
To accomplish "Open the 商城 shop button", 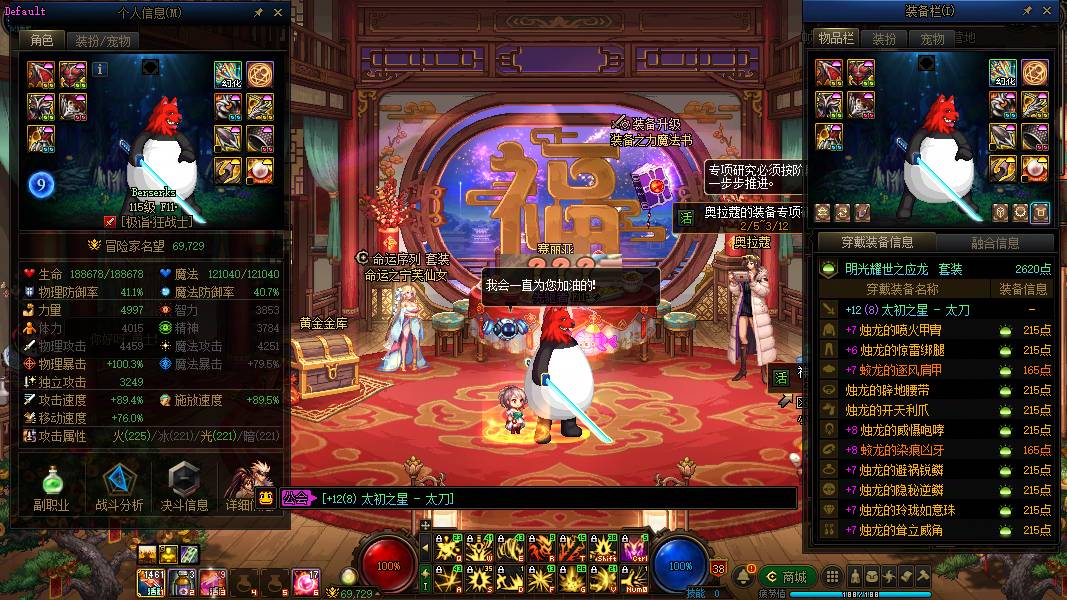I will [786, 577].
